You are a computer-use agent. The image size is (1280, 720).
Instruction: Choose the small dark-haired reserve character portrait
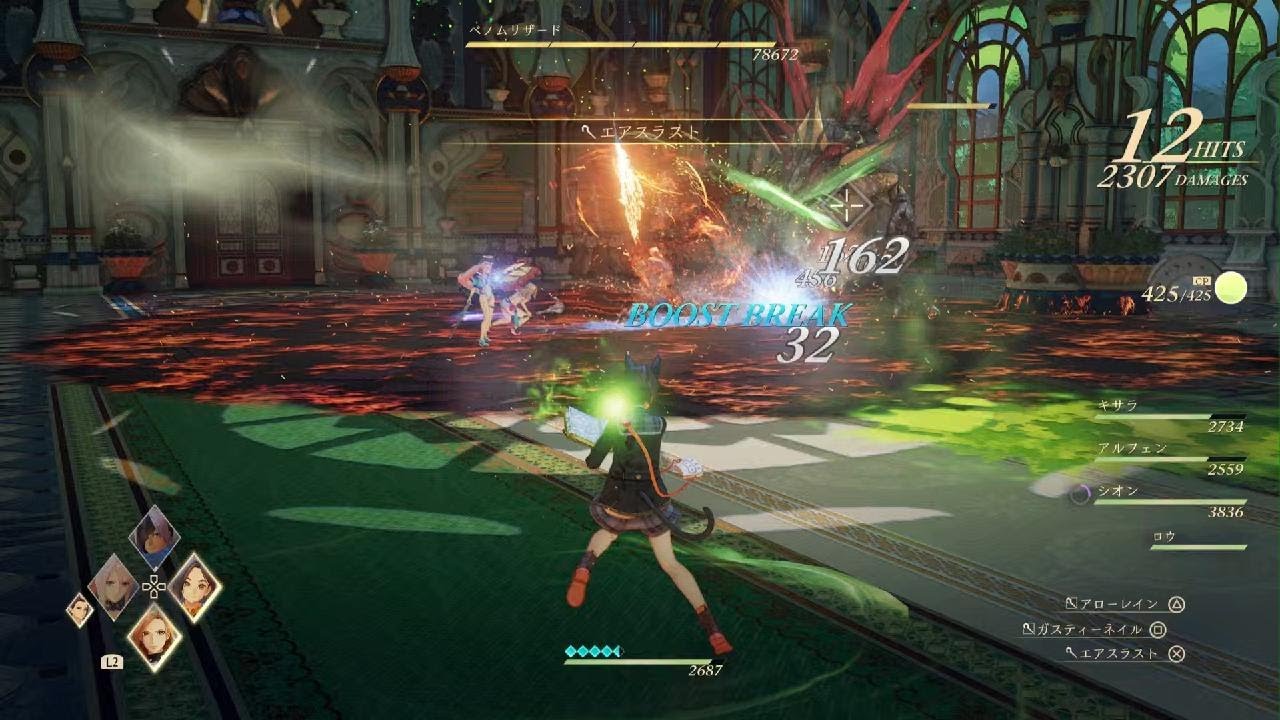click(80, 609)
